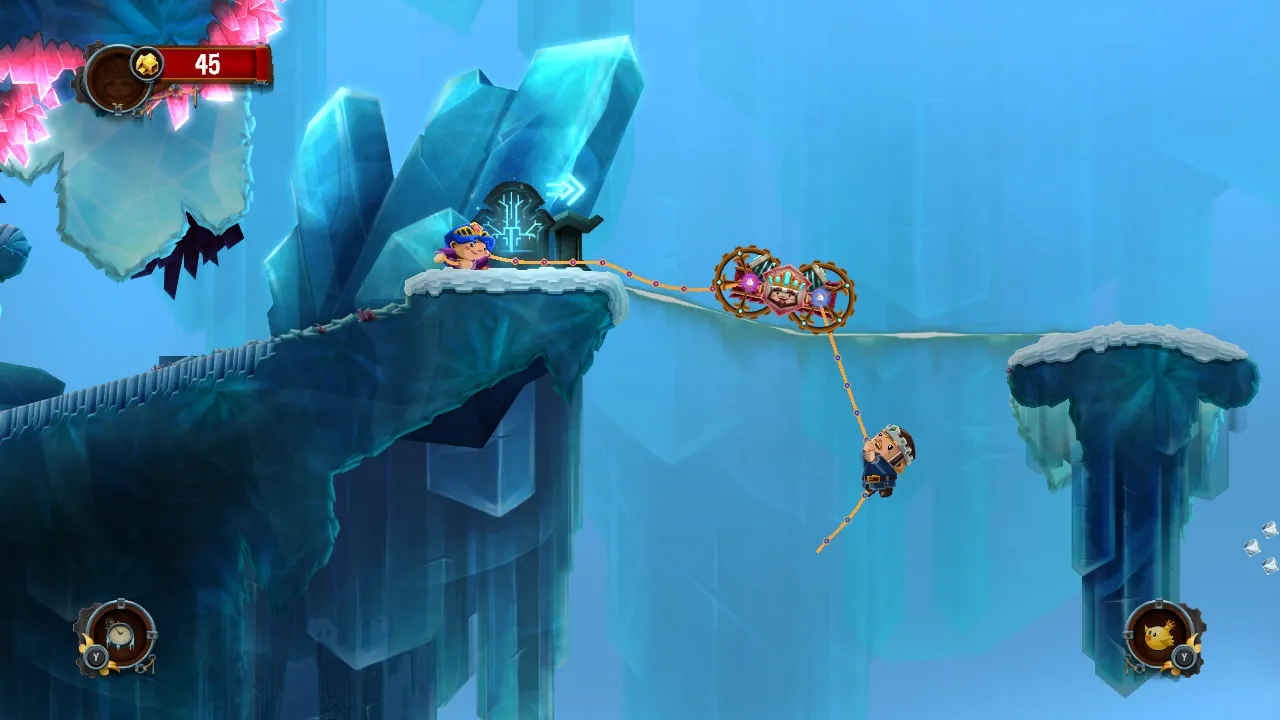The width and height of the screenshot is (1280, 720).
Task: Select the frozen clock gadget icon
Action: tap(119, 634)
